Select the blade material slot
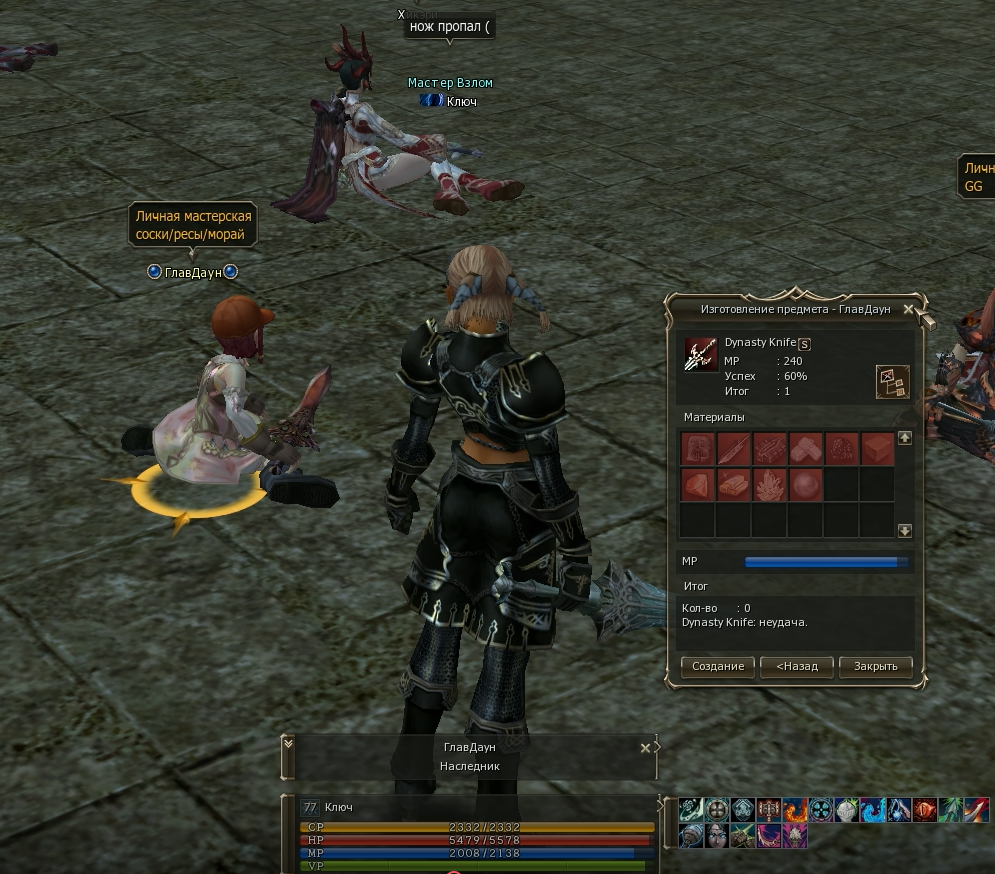Viewport: 995px width, 874px height. [733, 448]
